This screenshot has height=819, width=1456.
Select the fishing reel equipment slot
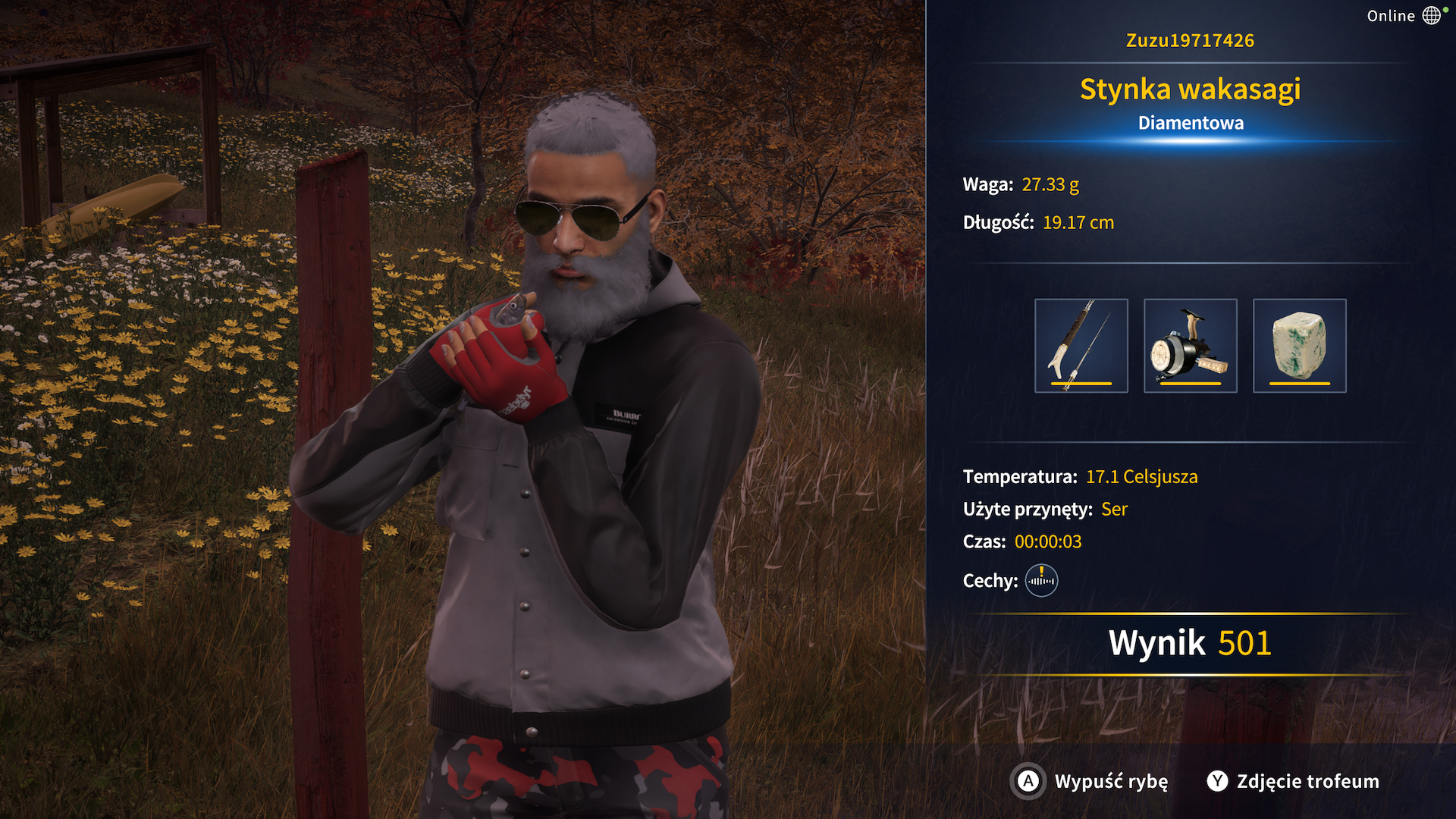point(1190,346)
